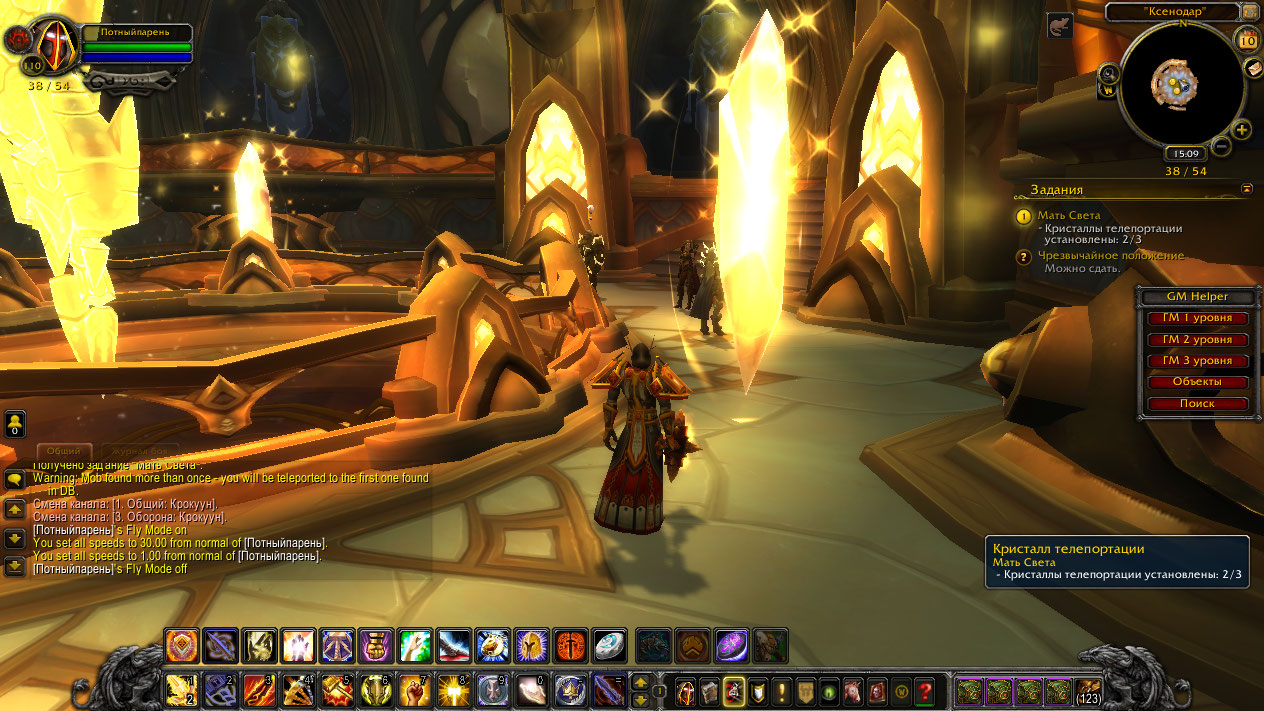This screenshot has width=1264, height=711.
Task: Choose the ГМ 3 уровня button
Action: click(x=1197, y=361)
